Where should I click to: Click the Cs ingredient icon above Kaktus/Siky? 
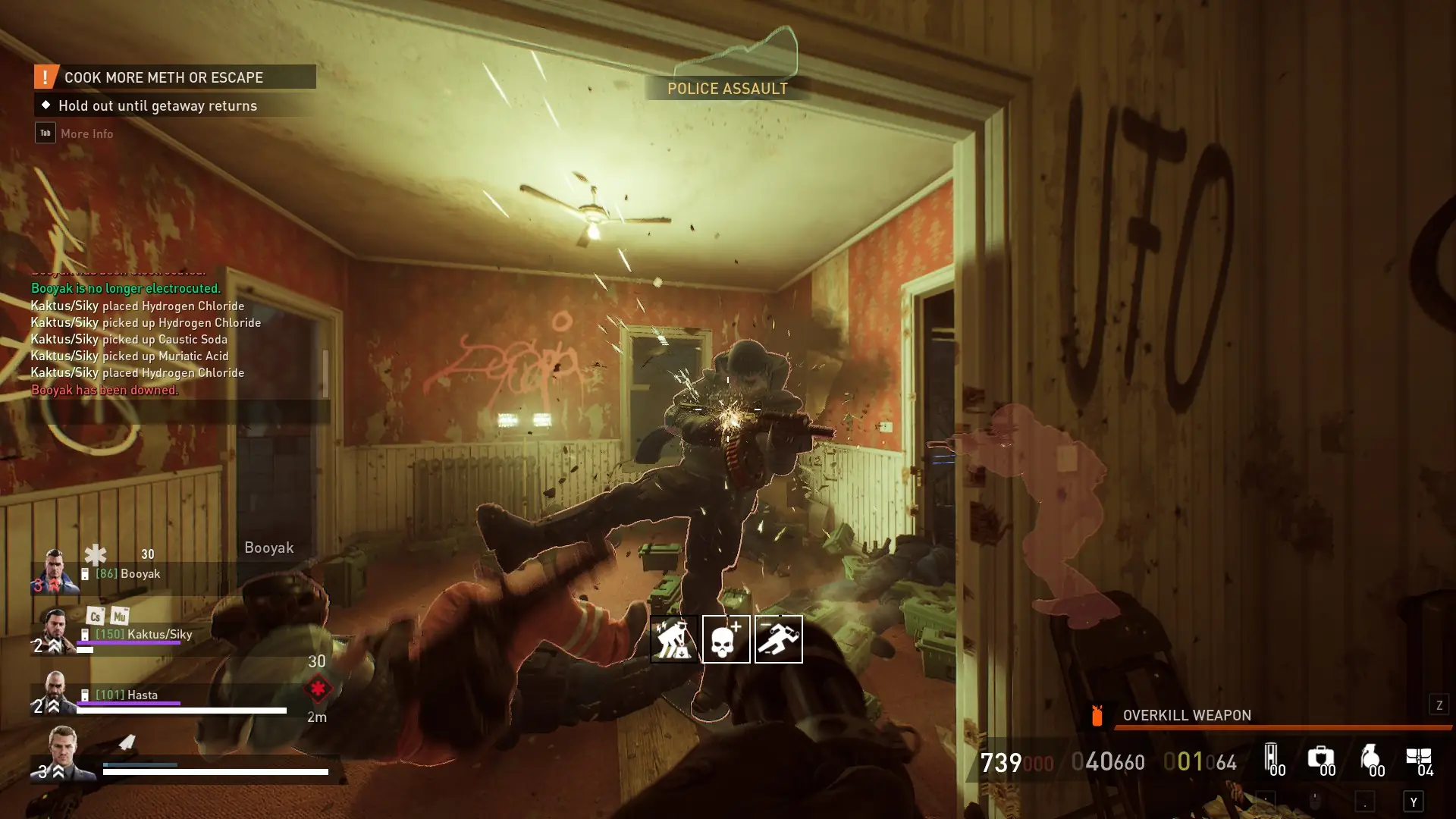tap(95, 616)
